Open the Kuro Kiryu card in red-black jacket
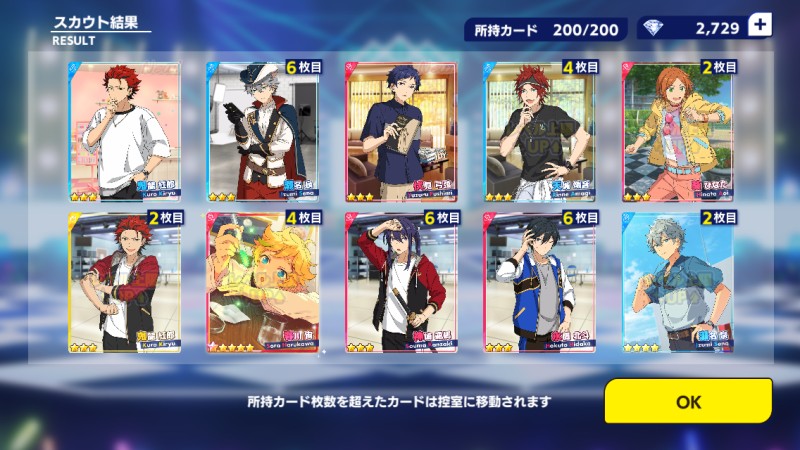The width and height of the screenshot is (800, 450). (x=124, y=282)
